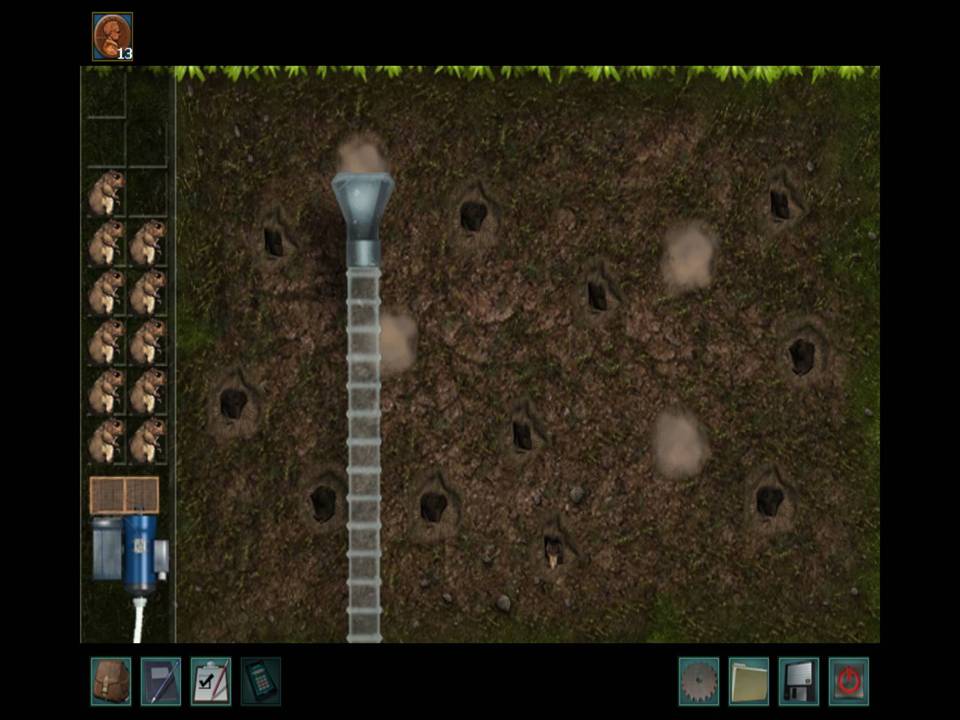Save the game with the floppy disk
This screenshot has height=720, width=960.
[x=798, y=681]
